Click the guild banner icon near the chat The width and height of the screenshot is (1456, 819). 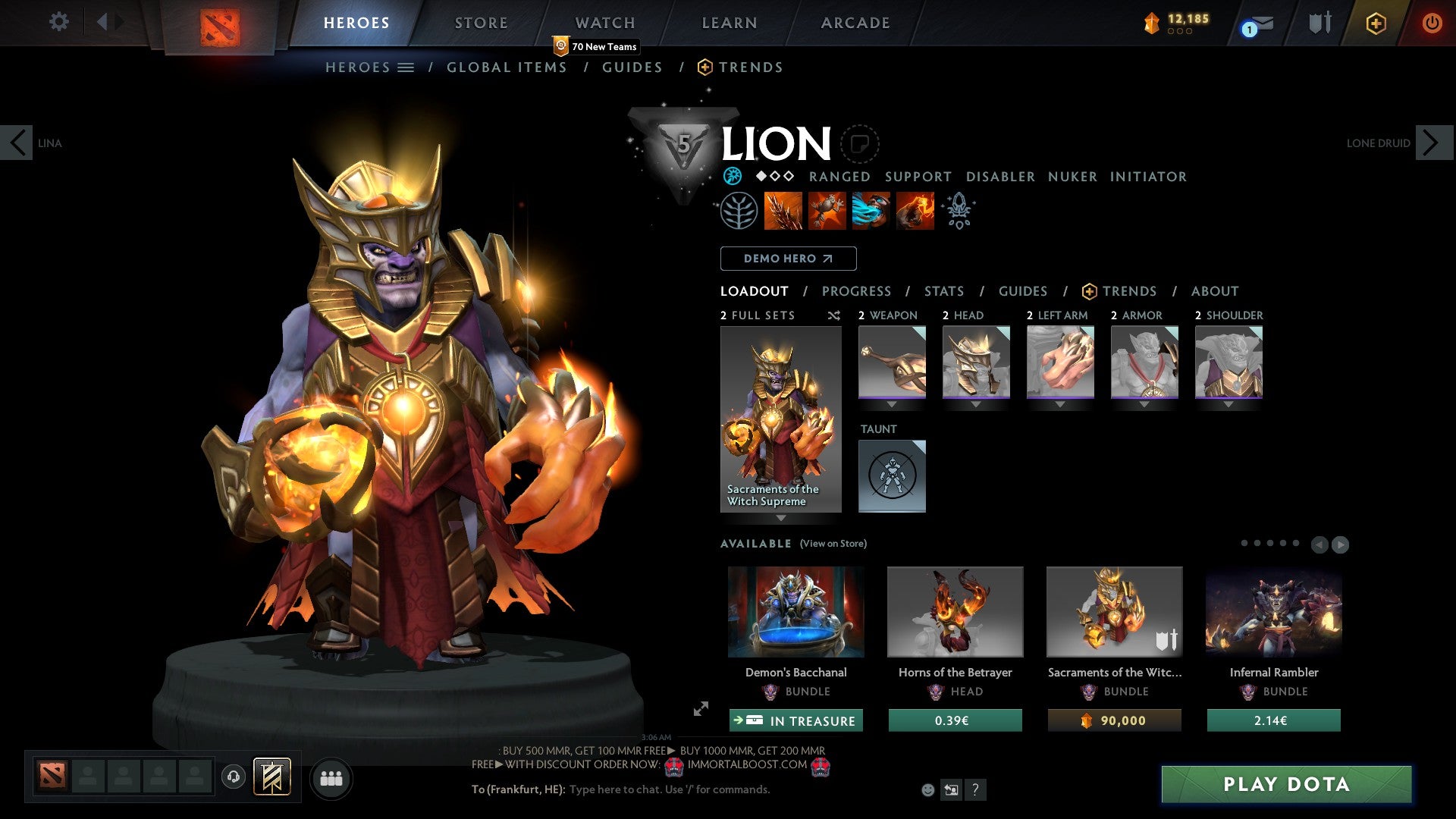[274, 777]
